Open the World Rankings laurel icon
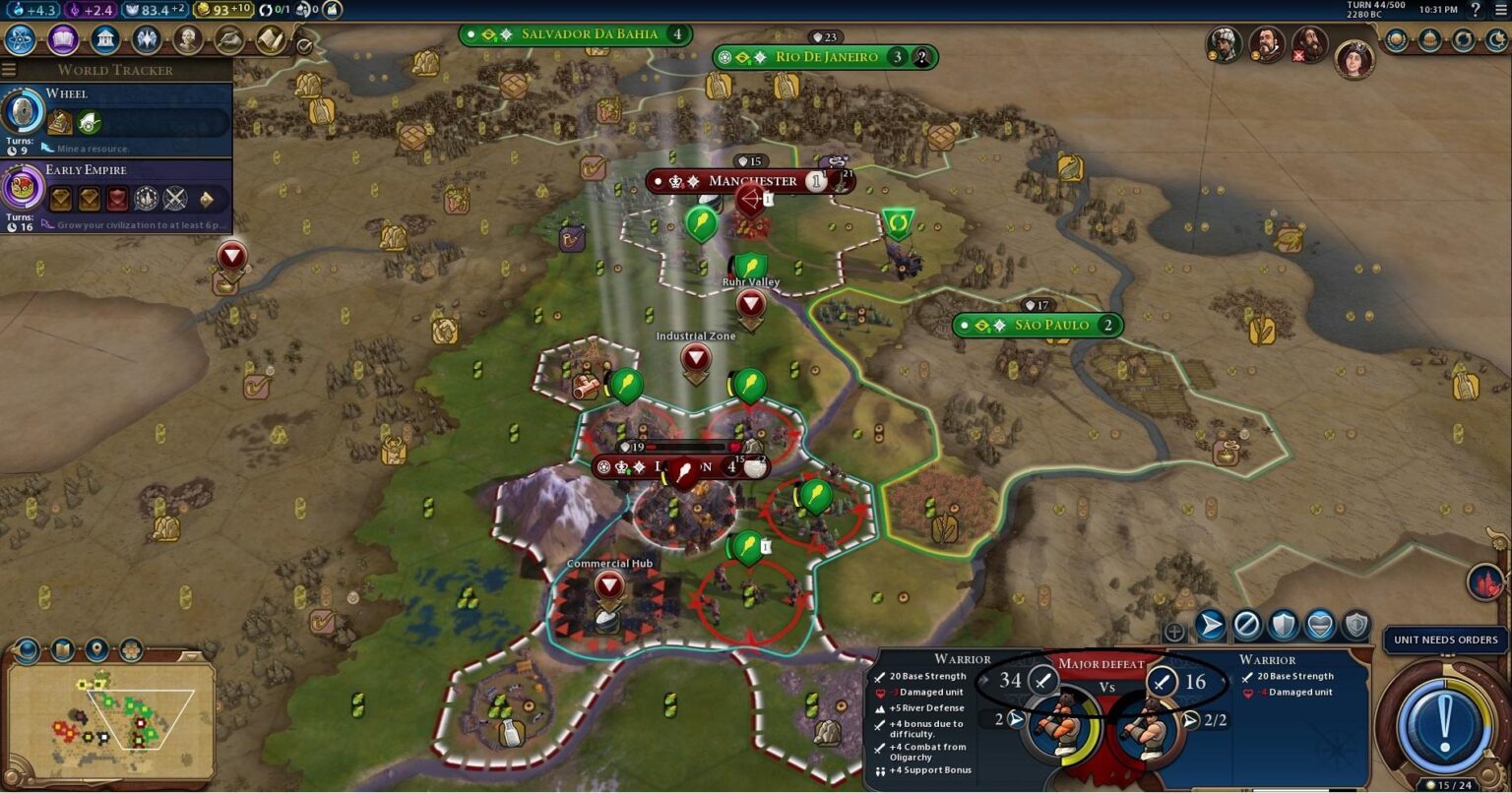The height and width of the screenshot is (793, 1512). (x=1396, y=41)
